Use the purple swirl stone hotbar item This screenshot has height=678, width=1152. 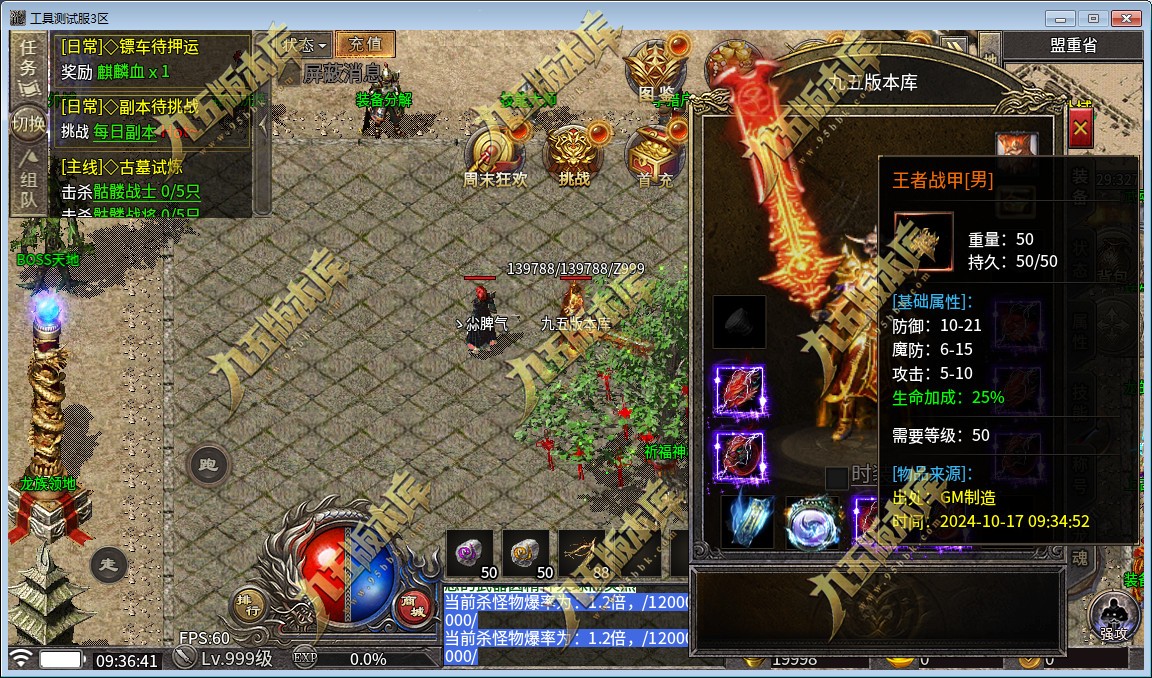coord(469,553)
